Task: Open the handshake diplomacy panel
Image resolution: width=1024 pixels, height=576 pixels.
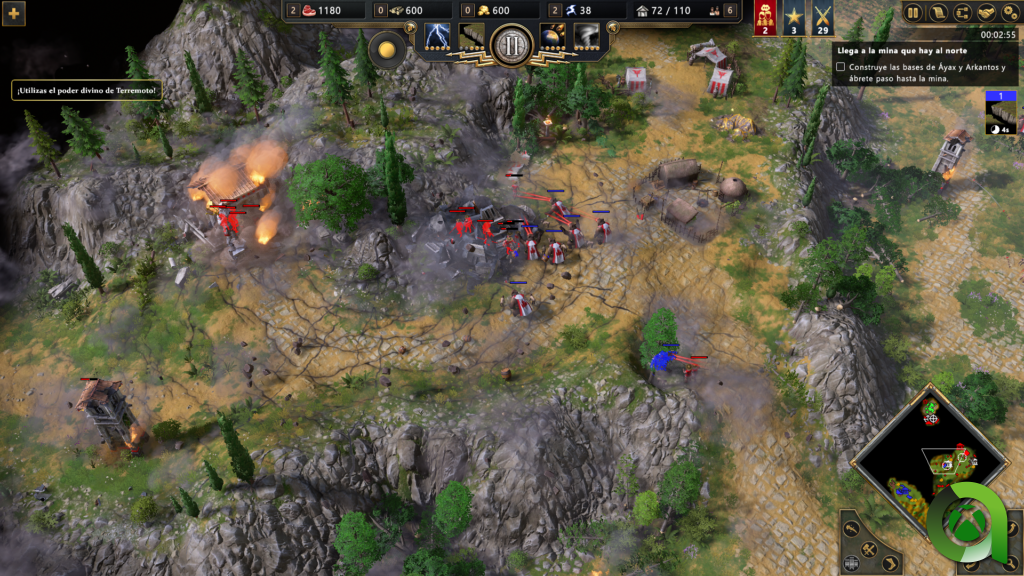Action: click(986, 13)
